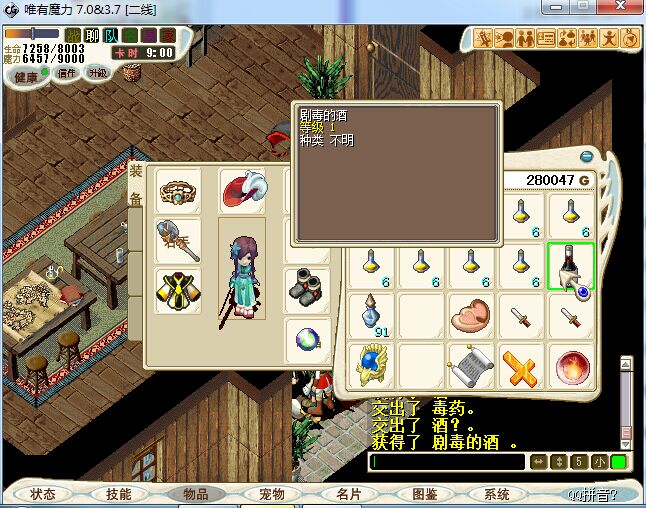The image size is (646, 508).
Task: Click the 健康 health status button
Action: pos(26,77)
